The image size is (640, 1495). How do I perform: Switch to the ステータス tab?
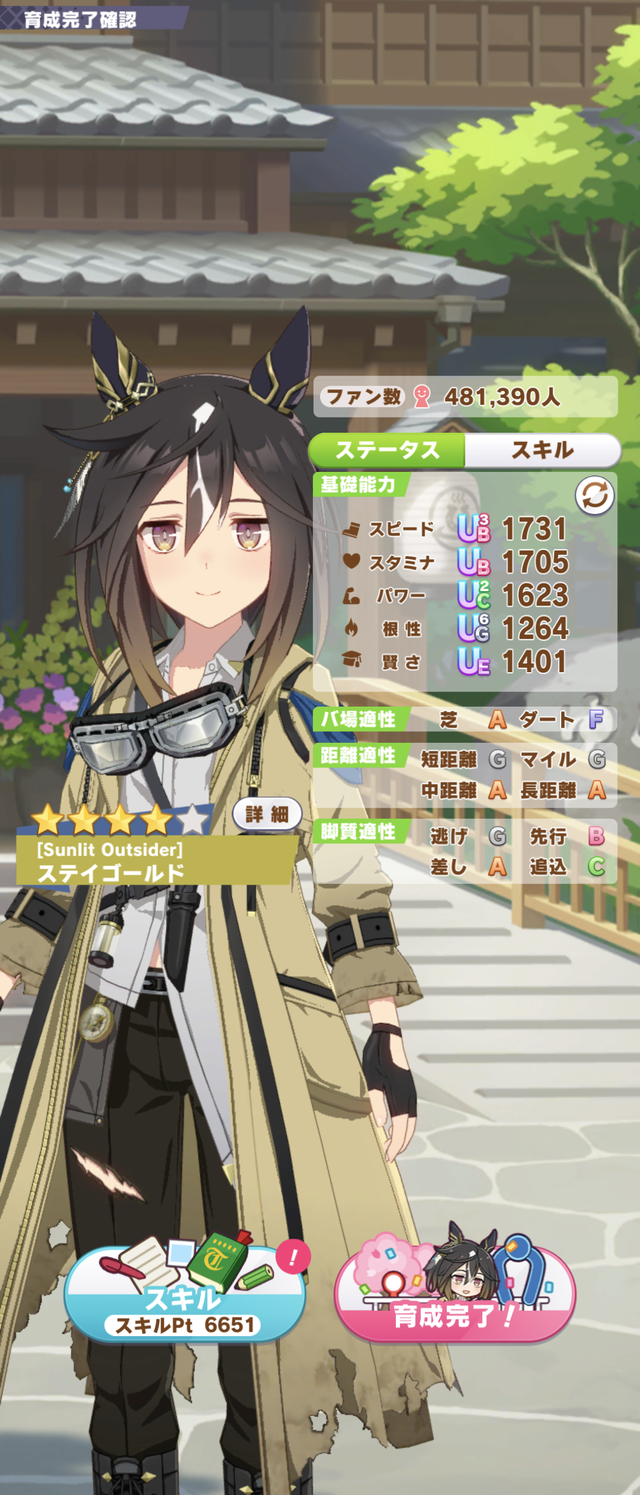[387, 450]
